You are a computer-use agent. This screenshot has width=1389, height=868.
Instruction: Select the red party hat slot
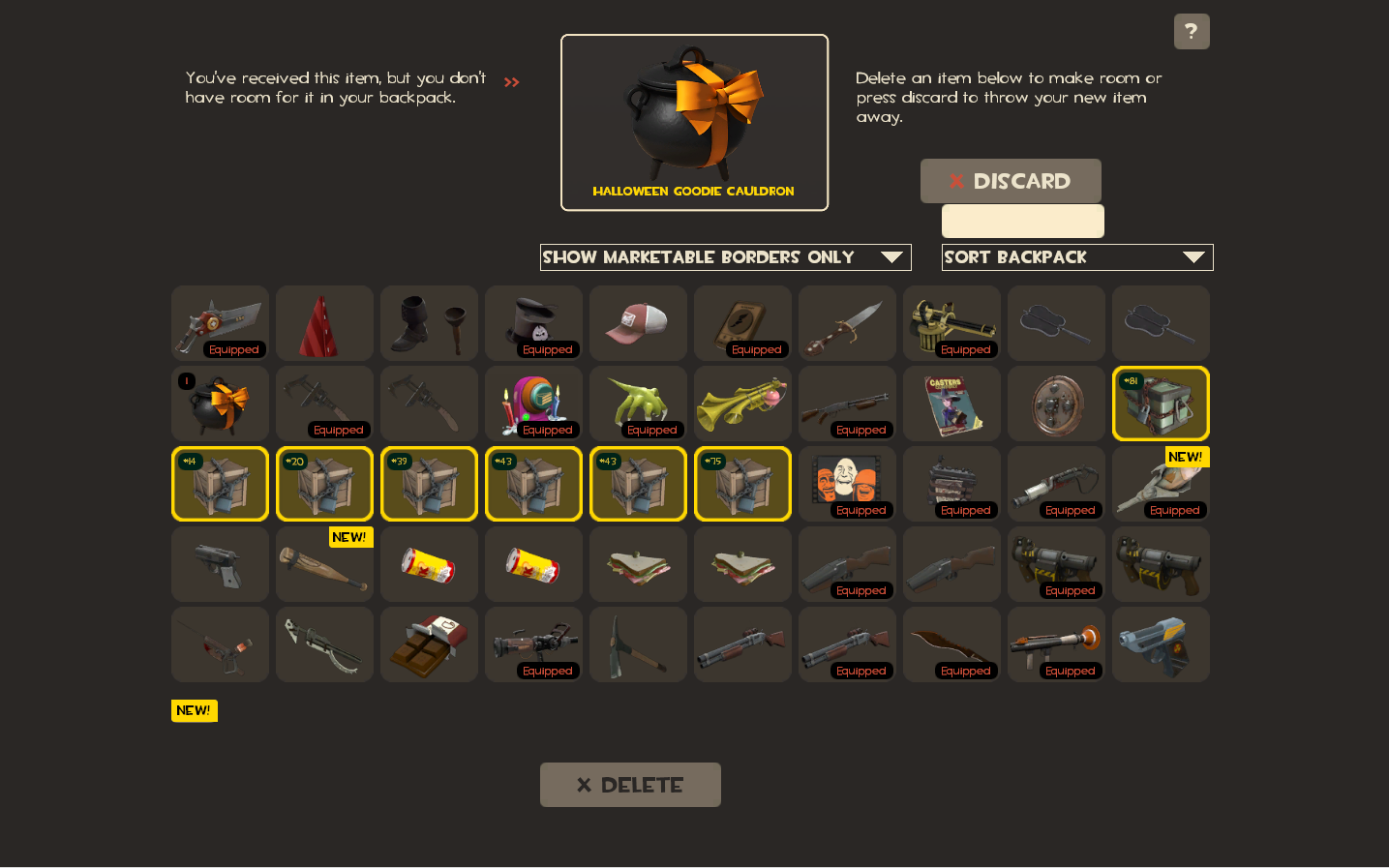pos(324,323)
